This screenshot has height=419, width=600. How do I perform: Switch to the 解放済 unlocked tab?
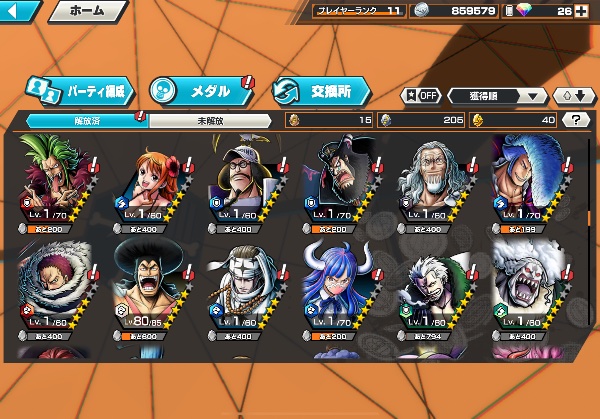[86, 120]
